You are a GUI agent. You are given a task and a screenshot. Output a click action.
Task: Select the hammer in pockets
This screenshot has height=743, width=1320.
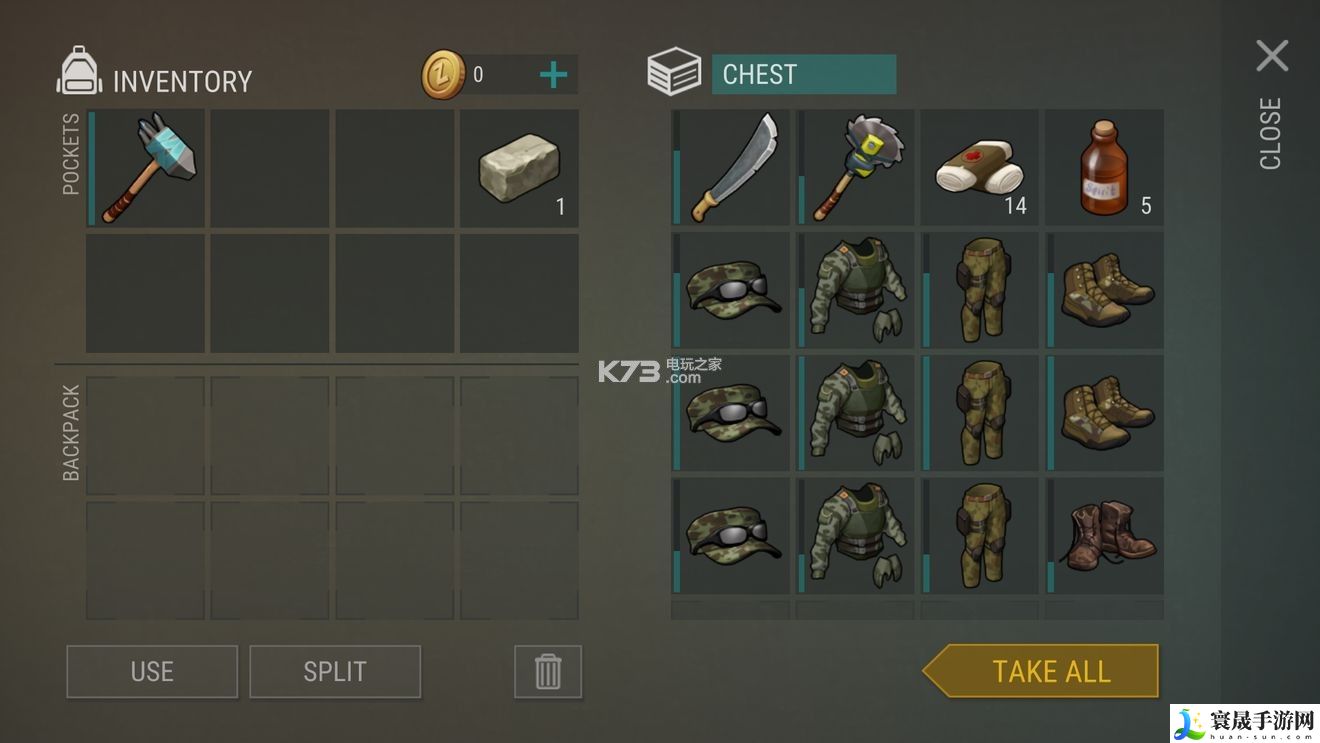coord(147,168)
